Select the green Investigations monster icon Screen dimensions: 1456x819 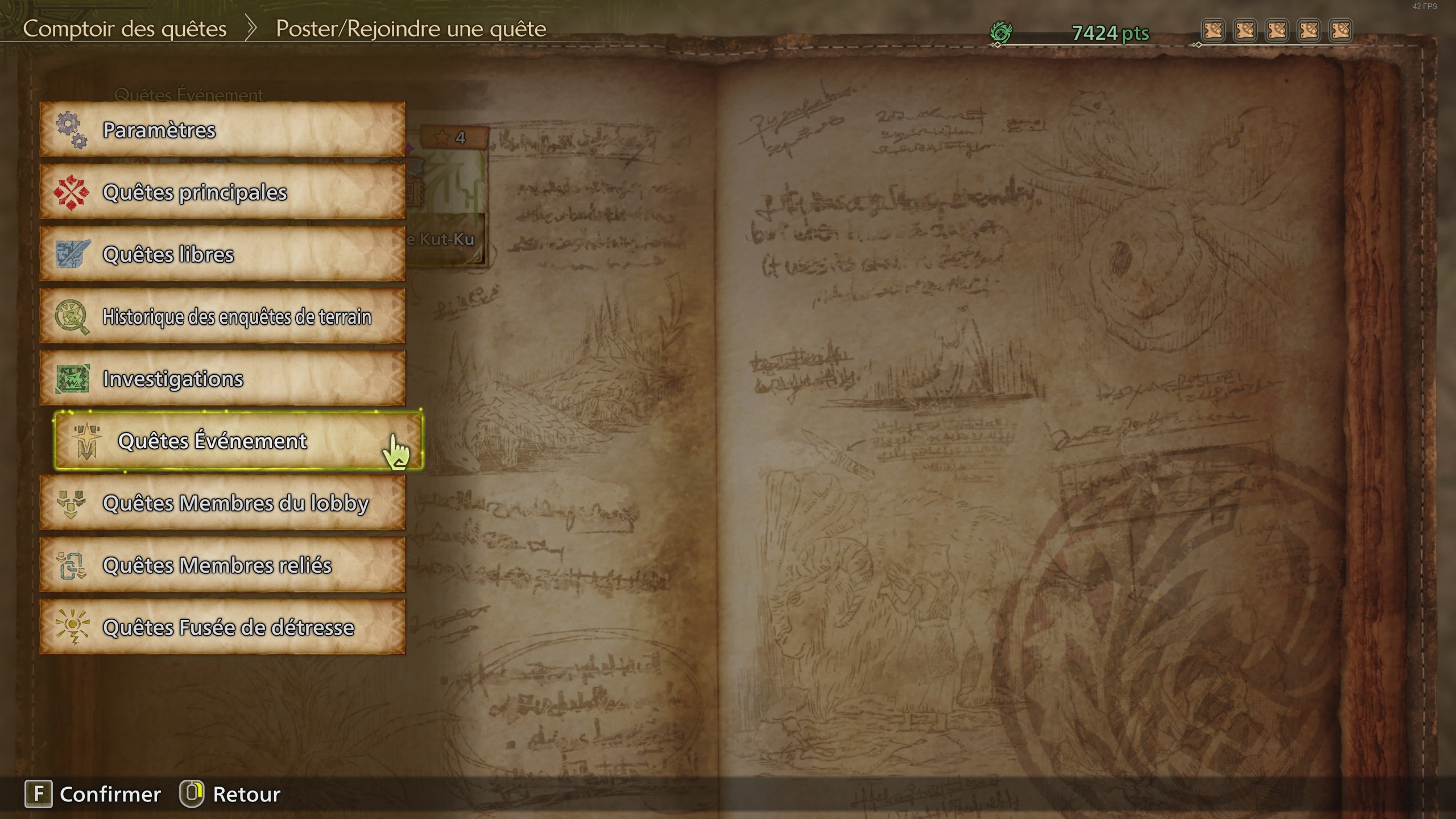coord(73,379)
